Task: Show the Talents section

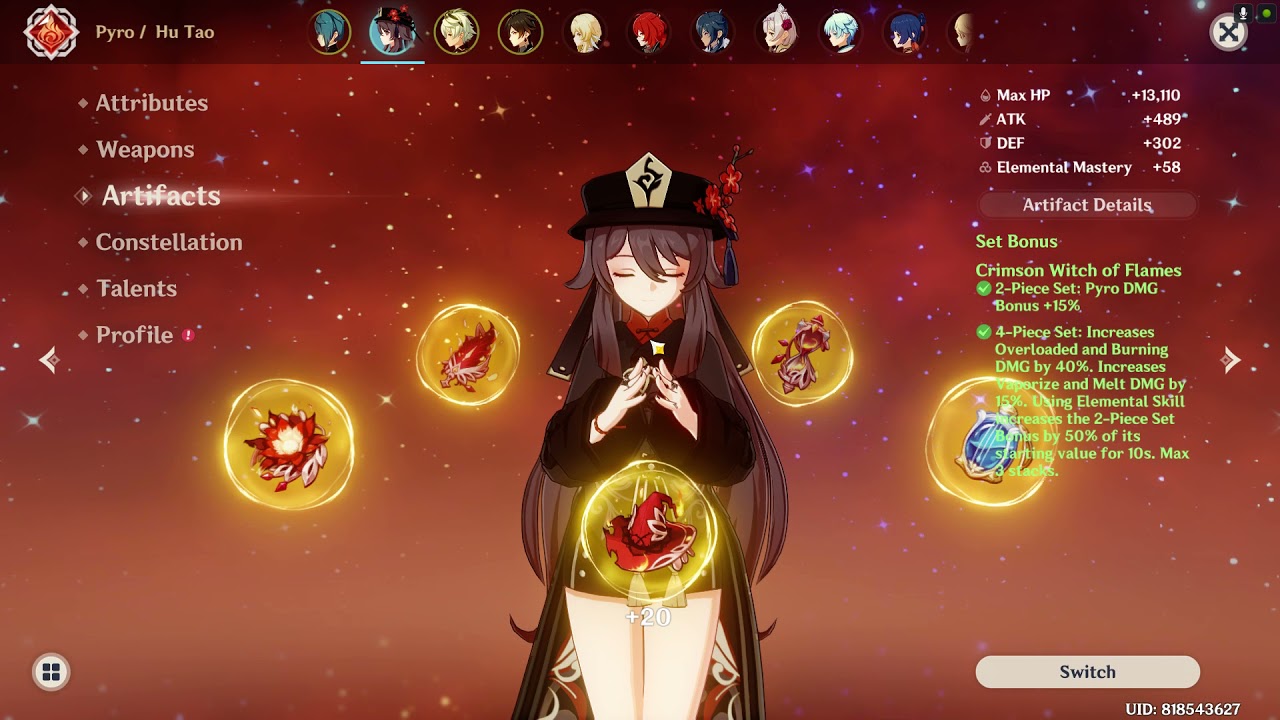Action: (136, 289)
